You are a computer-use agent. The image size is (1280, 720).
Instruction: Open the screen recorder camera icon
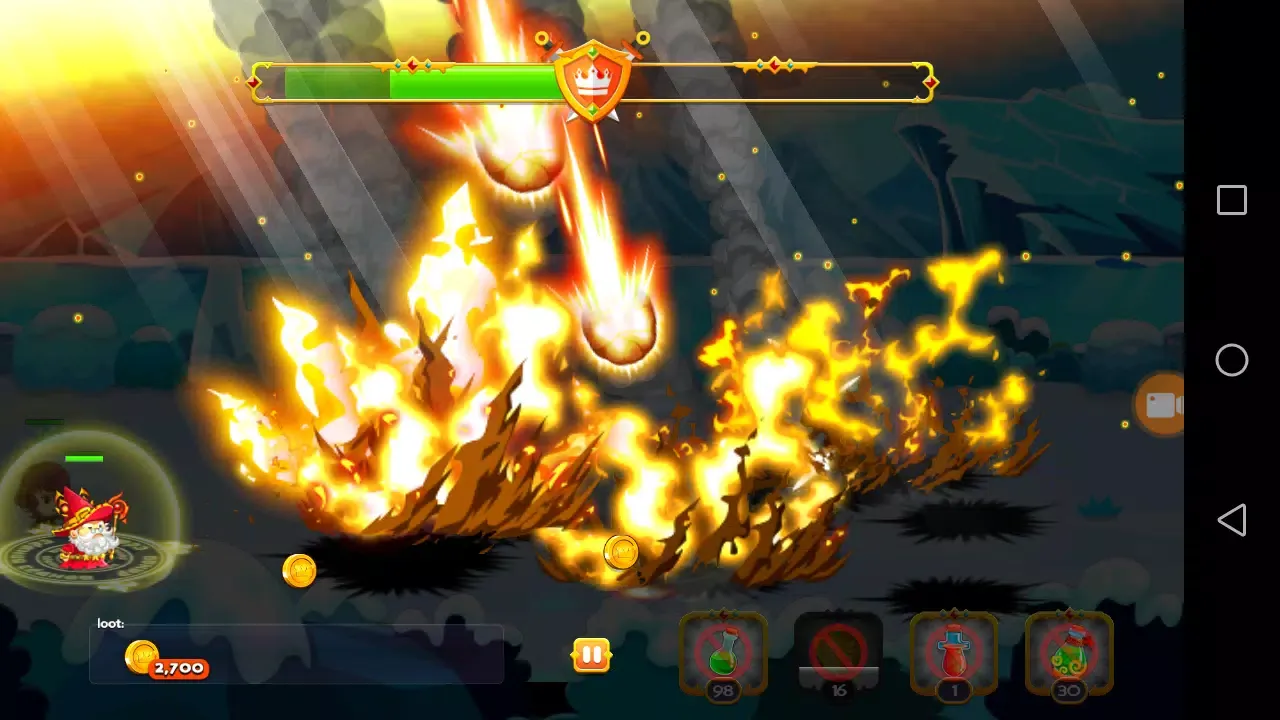coord(1162,405)
